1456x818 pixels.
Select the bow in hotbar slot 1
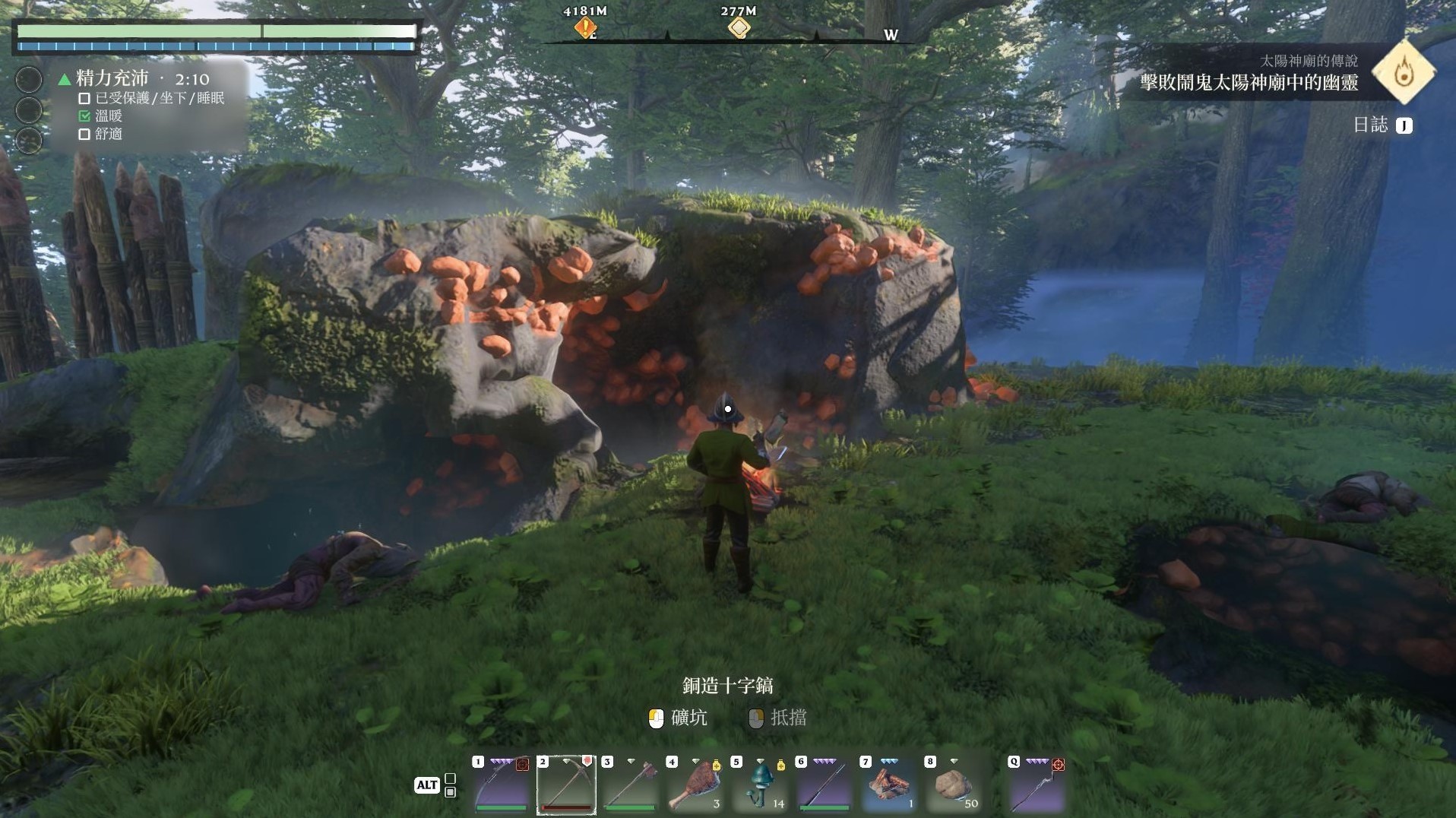501,785
